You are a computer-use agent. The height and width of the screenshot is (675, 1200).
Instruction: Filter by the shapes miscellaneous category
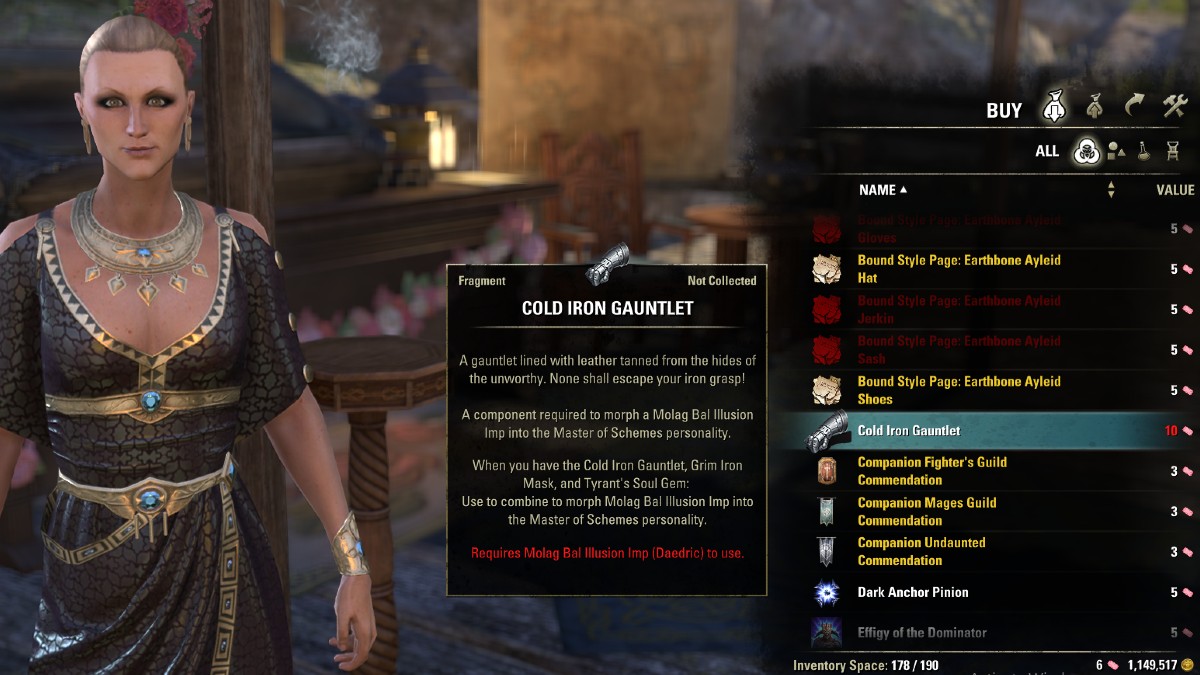[x=1115, y=152]
